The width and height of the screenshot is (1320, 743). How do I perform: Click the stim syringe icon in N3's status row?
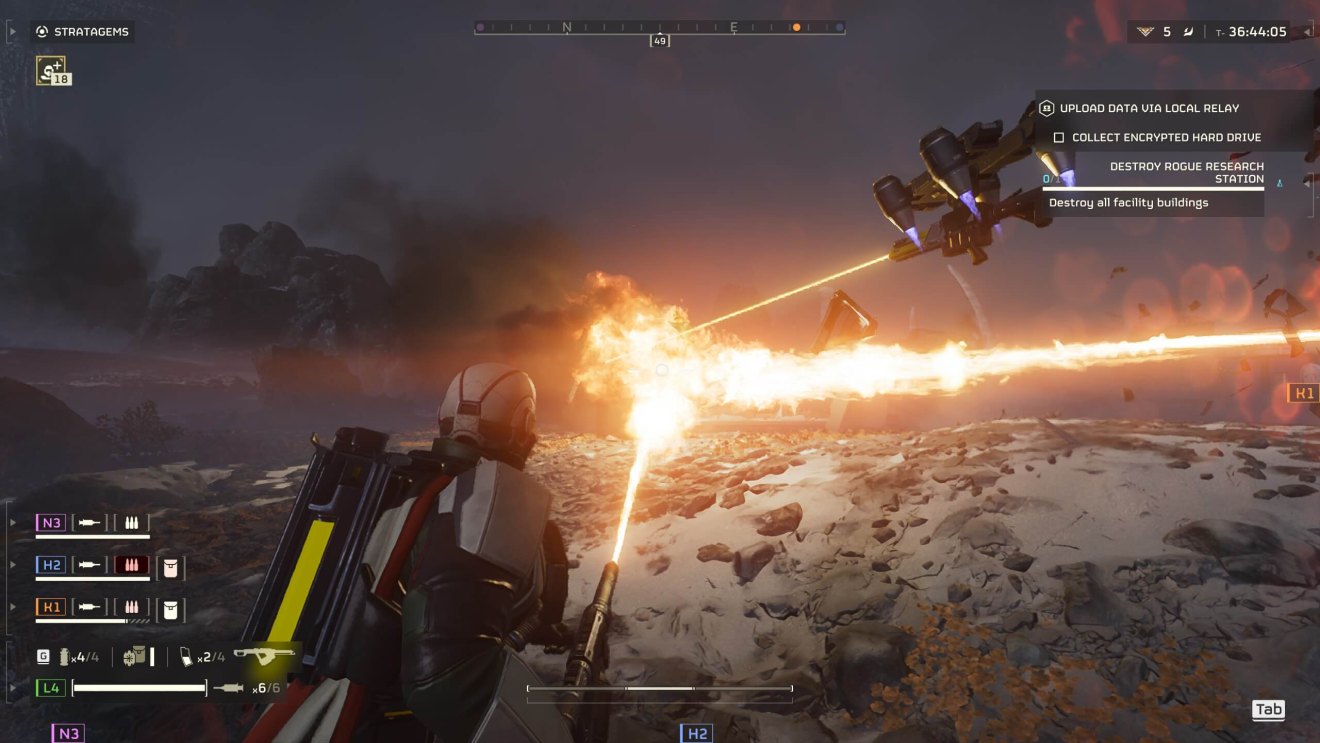[x=88, y=521]
